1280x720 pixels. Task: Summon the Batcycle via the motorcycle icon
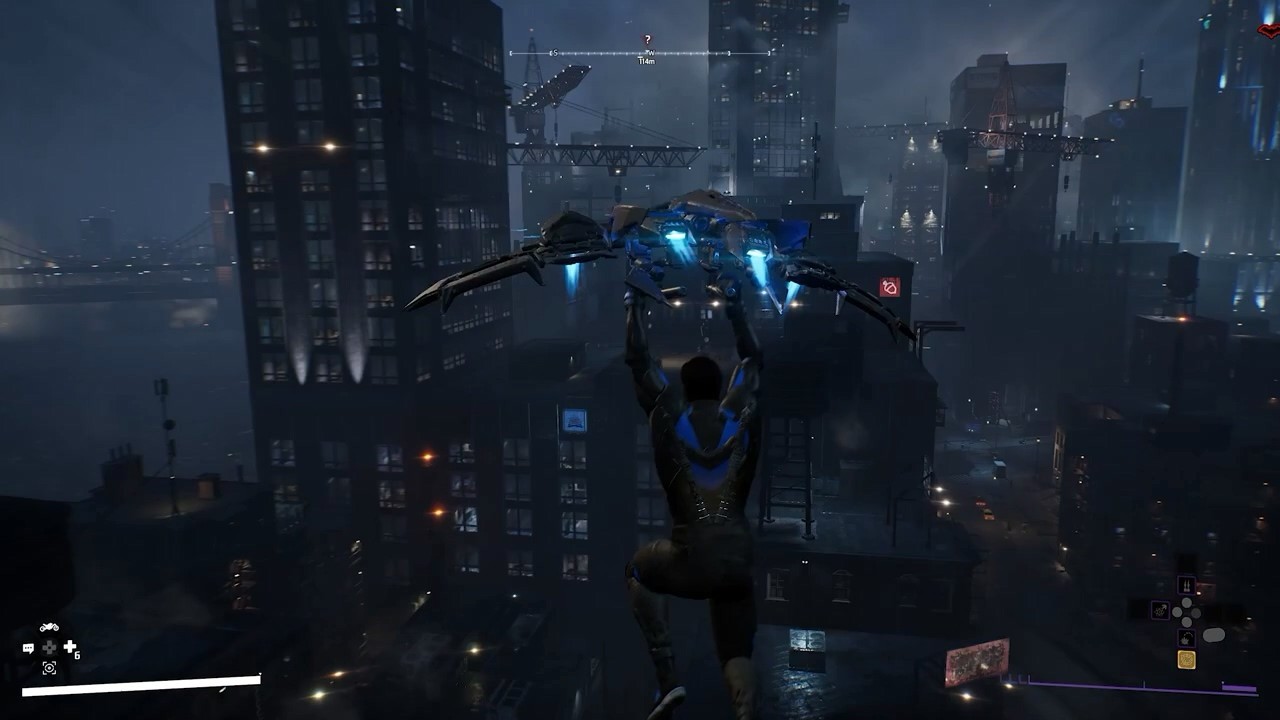coord(49,628)
